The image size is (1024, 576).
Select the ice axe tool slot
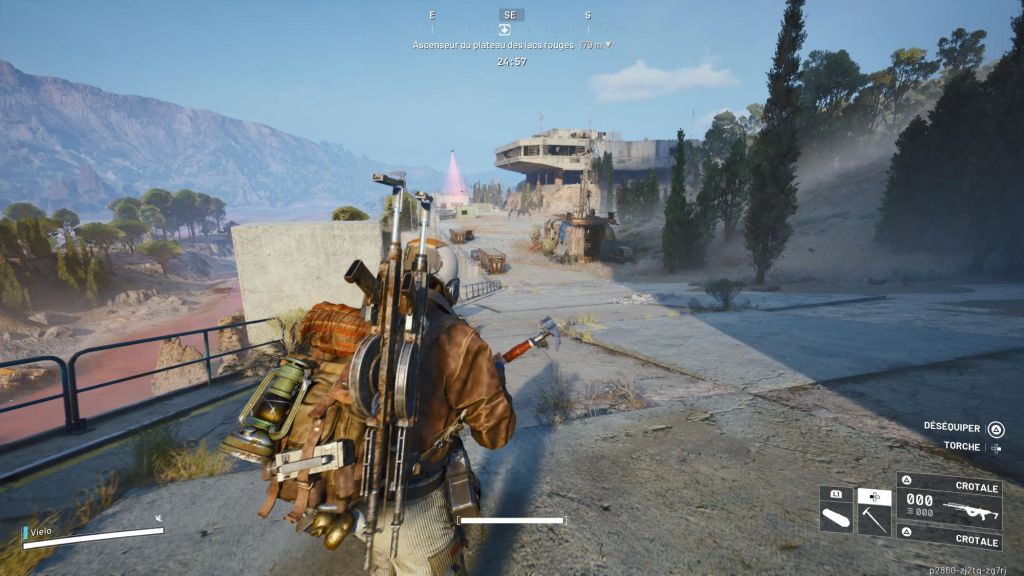[x=874, y=516]
